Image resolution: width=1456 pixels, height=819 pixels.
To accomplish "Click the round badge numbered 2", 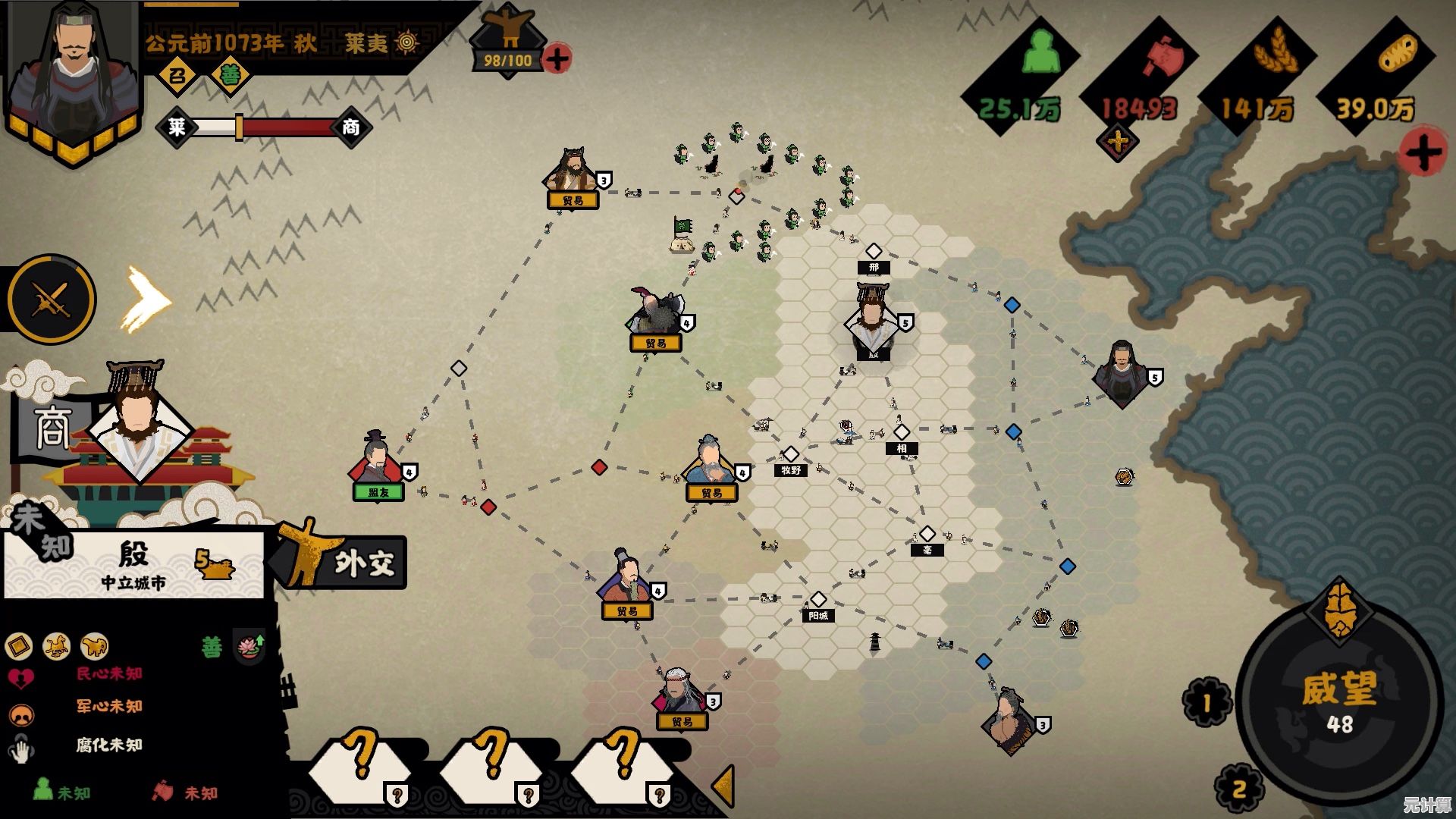I will 1238,789.
